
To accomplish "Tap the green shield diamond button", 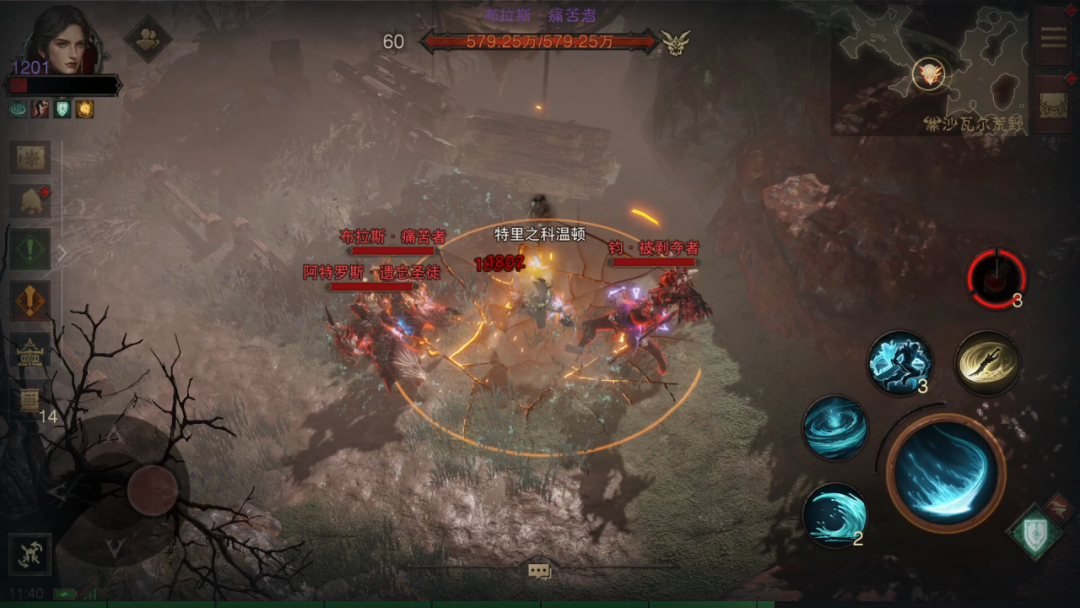I will [x=1033, y=532].
